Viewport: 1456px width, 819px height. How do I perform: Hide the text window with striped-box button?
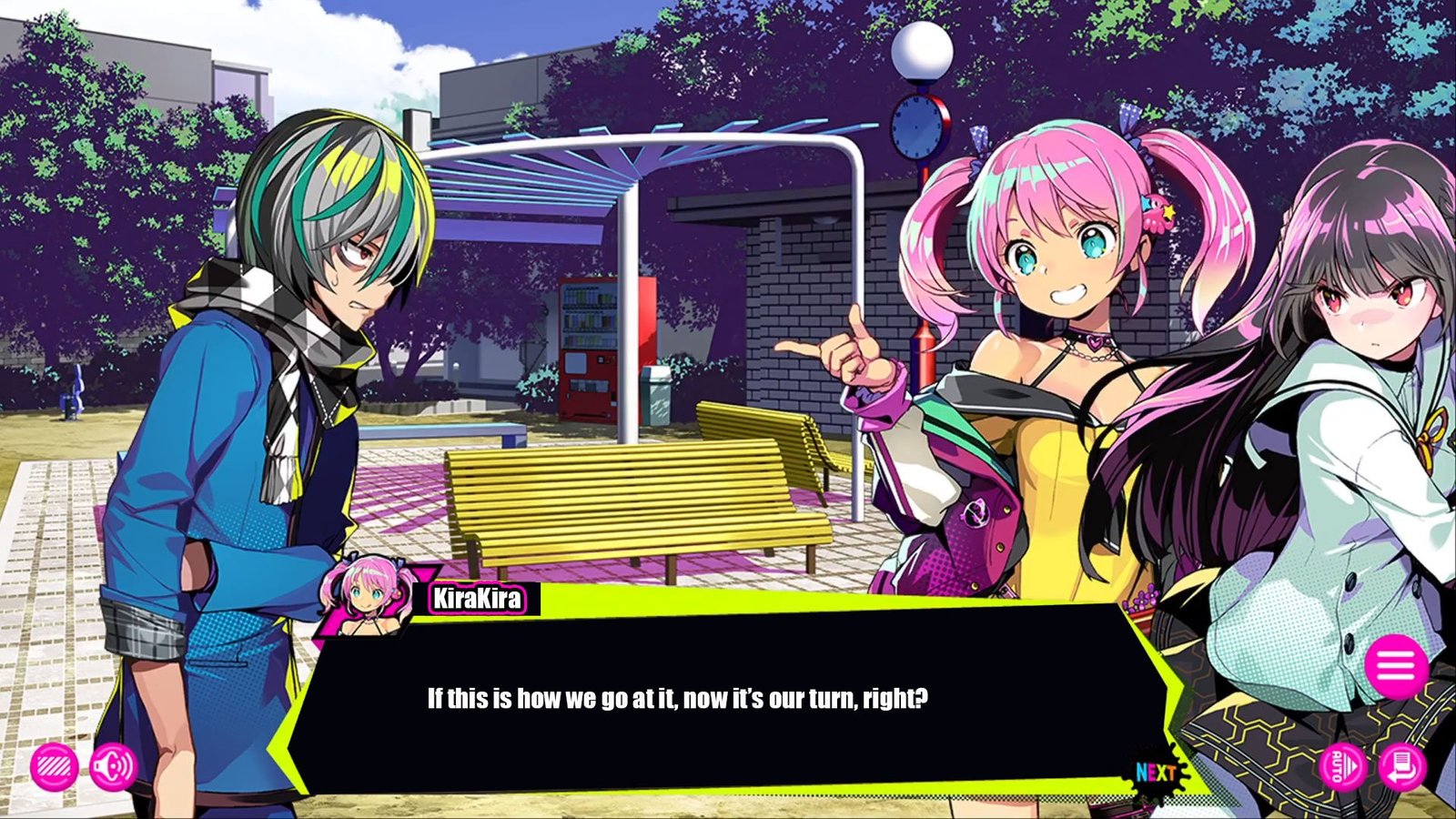point(54,768)
